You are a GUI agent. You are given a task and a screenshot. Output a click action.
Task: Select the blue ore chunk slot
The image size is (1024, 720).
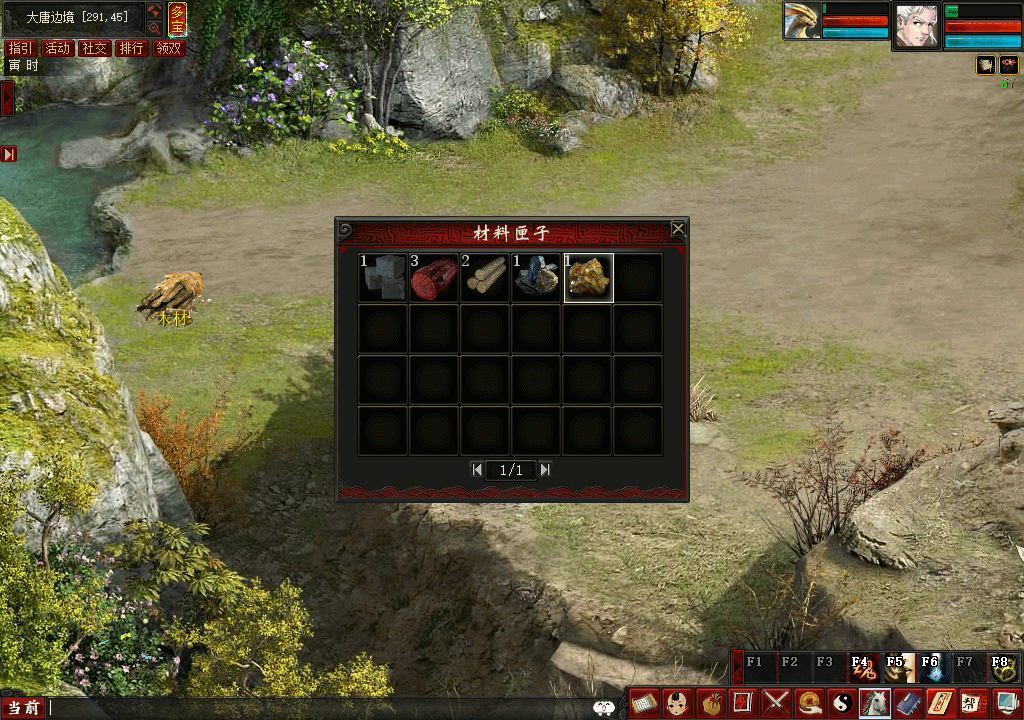(x=536, y=278)
